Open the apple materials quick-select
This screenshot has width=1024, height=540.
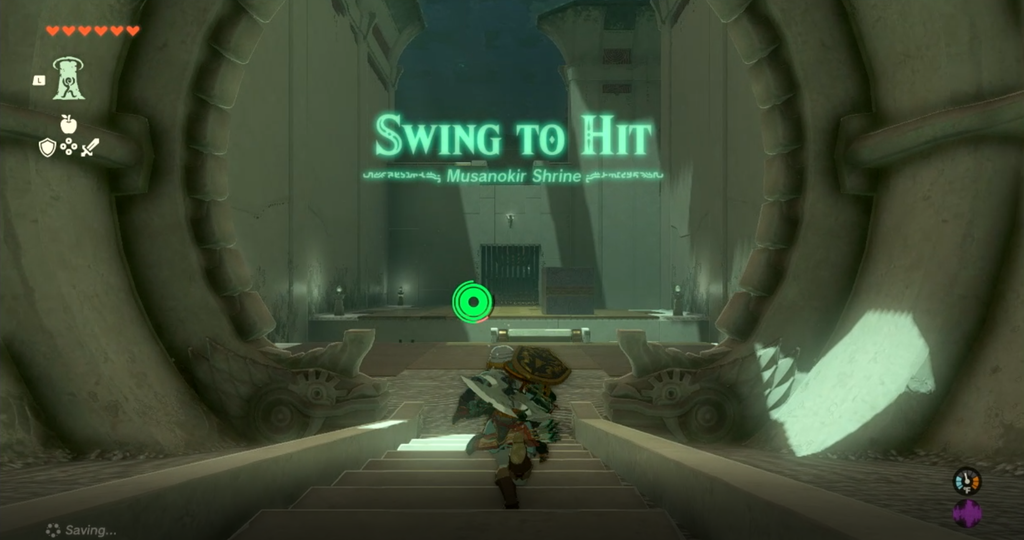68,124
